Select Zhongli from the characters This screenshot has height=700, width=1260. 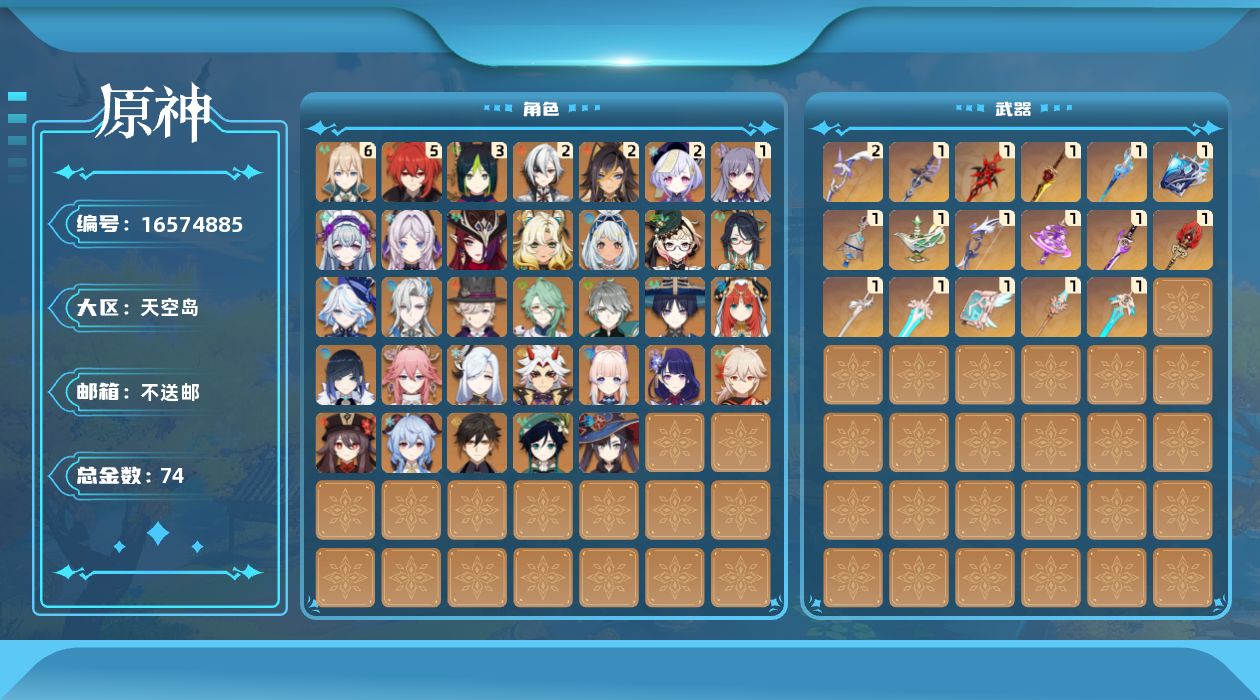[478, 443]
